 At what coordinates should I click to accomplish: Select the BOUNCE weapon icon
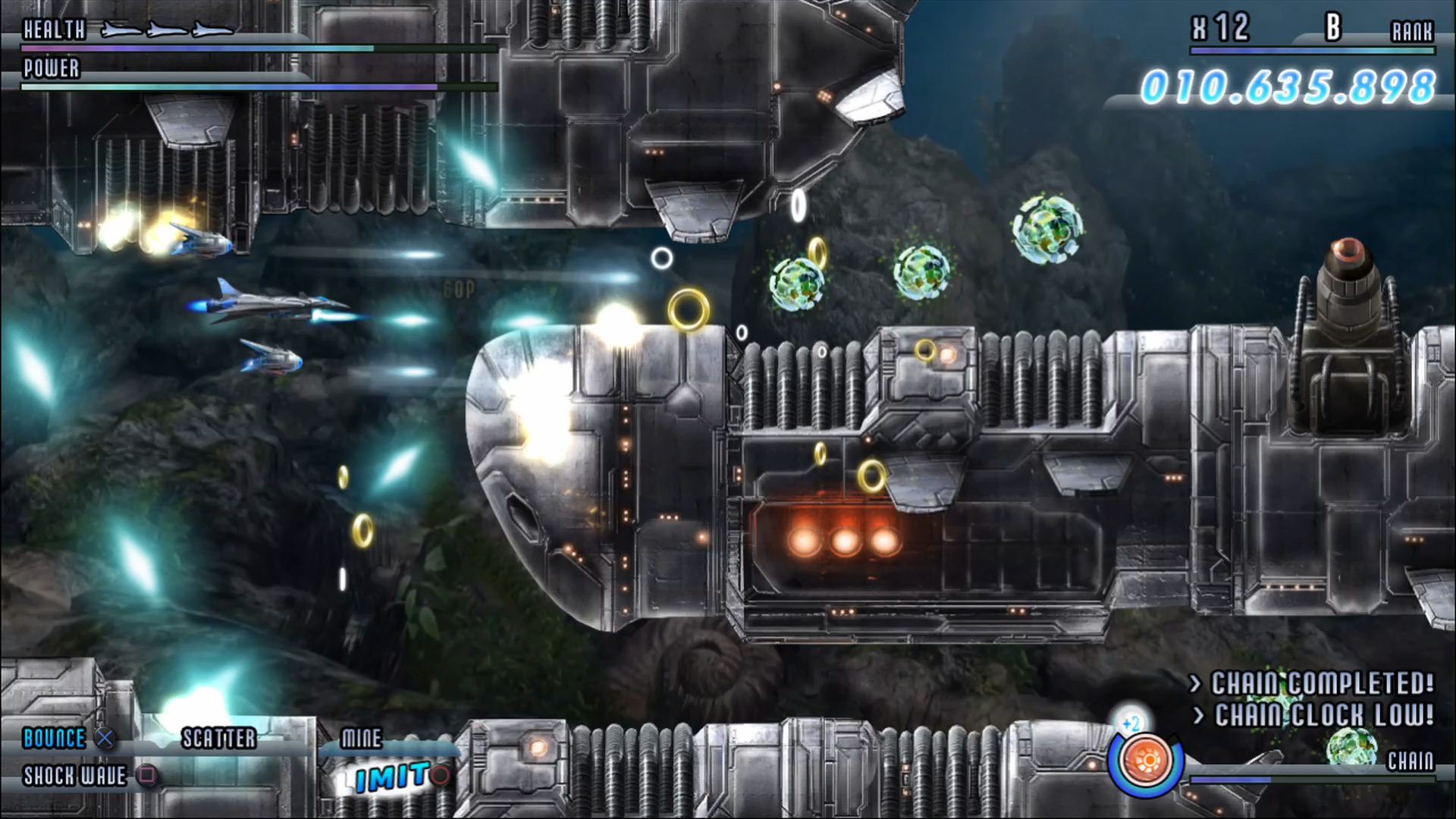tap(53, 739)
